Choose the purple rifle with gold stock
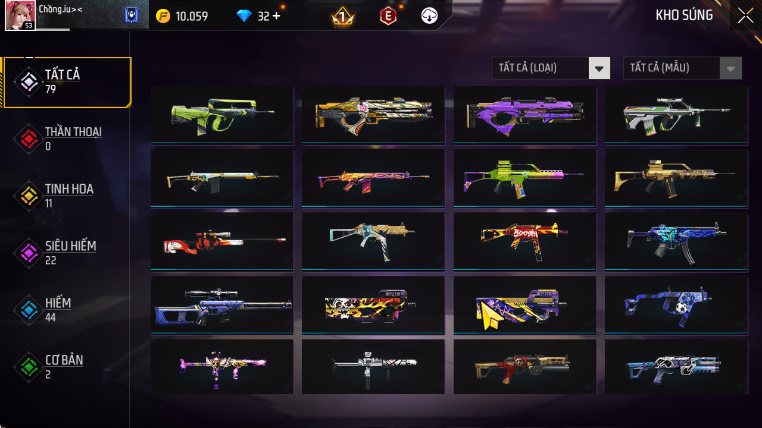762x428 pixels. pos(524,114)
